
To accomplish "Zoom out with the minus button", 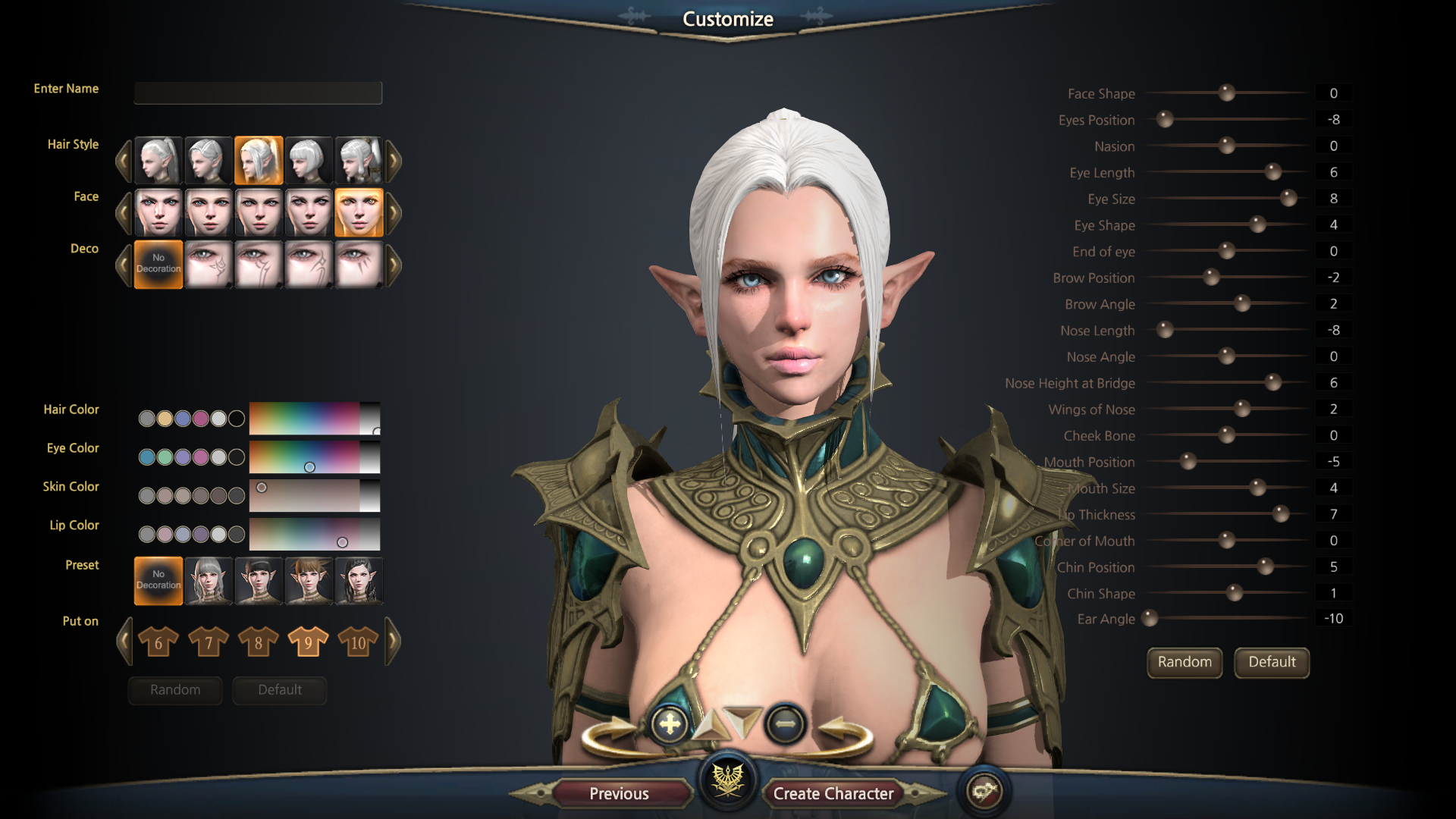I will point(785,724).
